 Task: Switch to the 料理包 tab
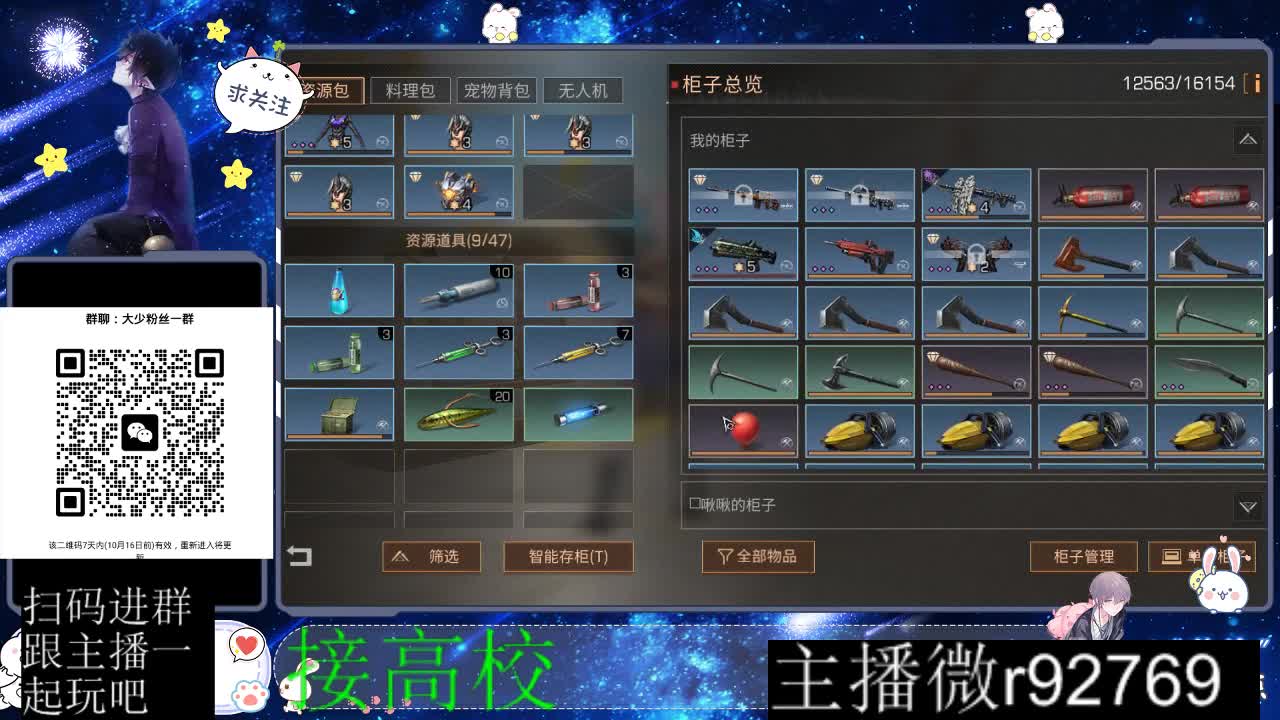pos(409,90)
